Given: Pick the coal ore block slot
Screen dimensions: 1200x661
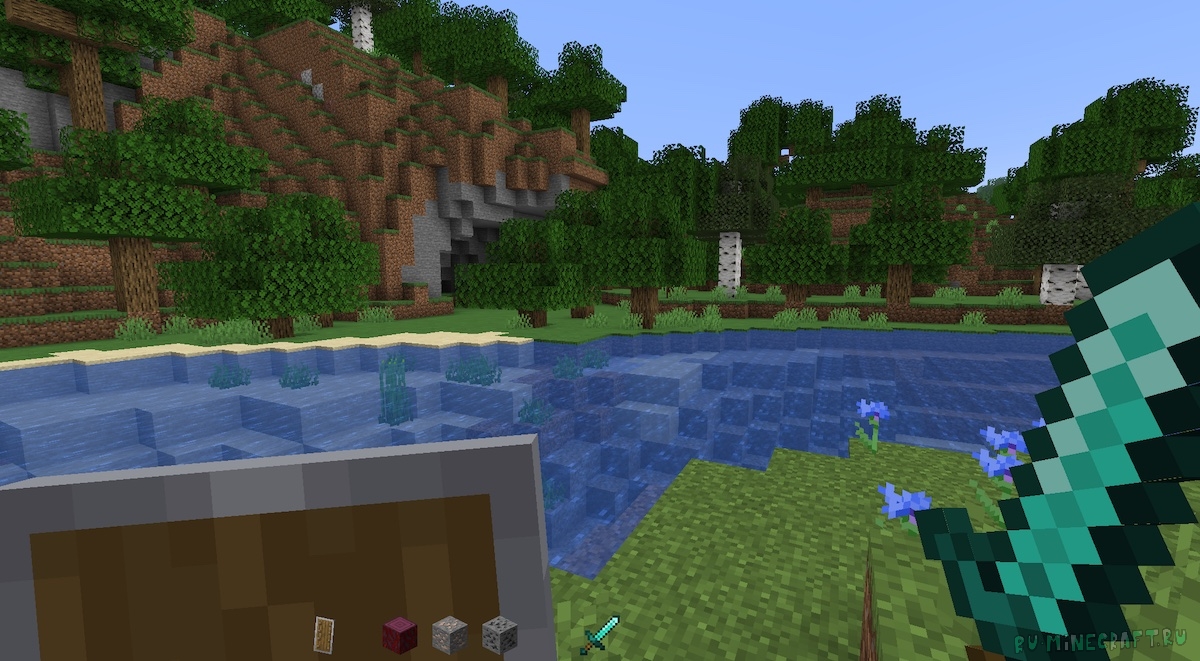Looking at the screenshot, I should click(498, 634).
